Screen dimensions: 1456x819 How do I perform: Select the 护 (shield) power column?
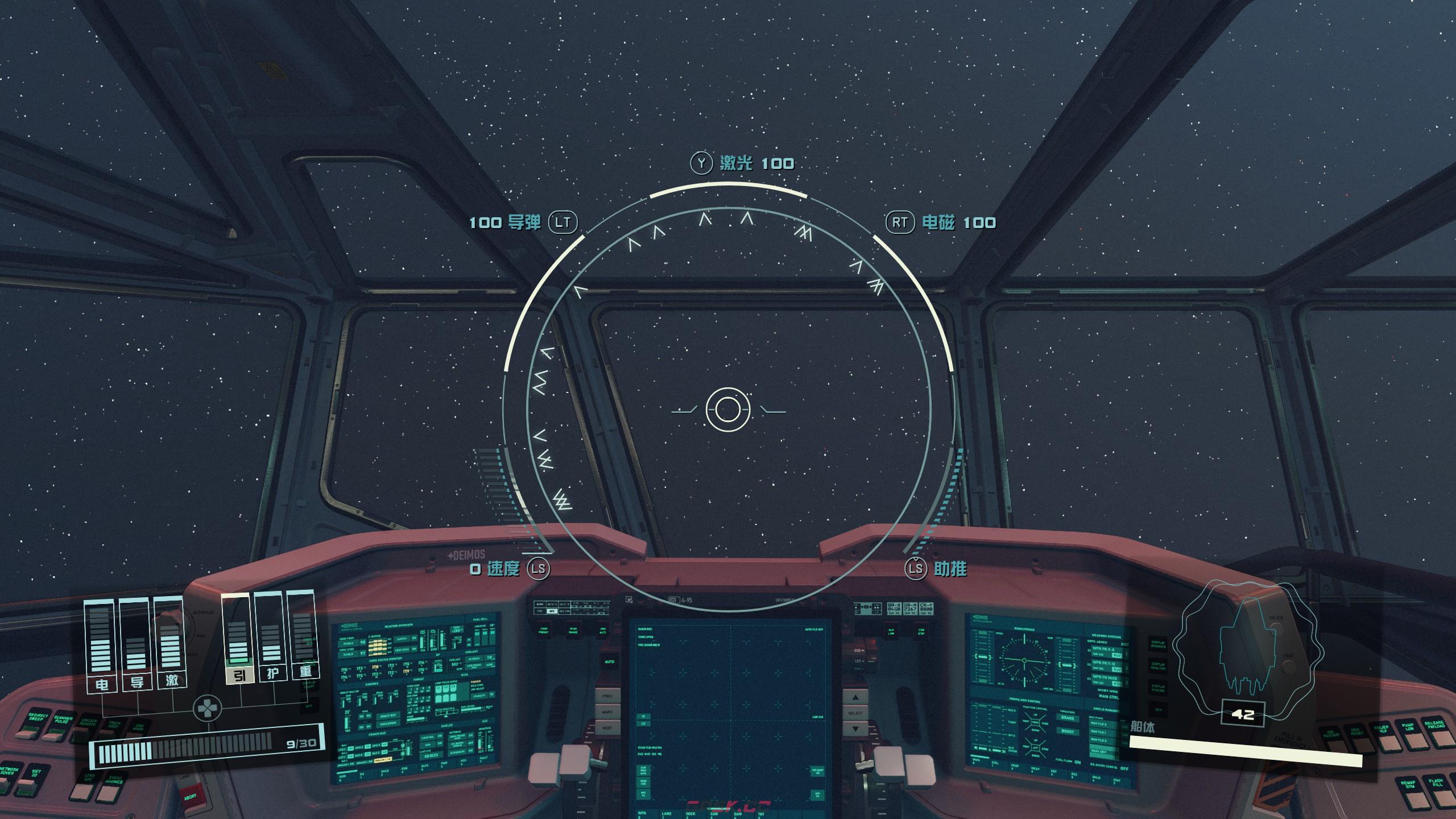coord(272,637)
